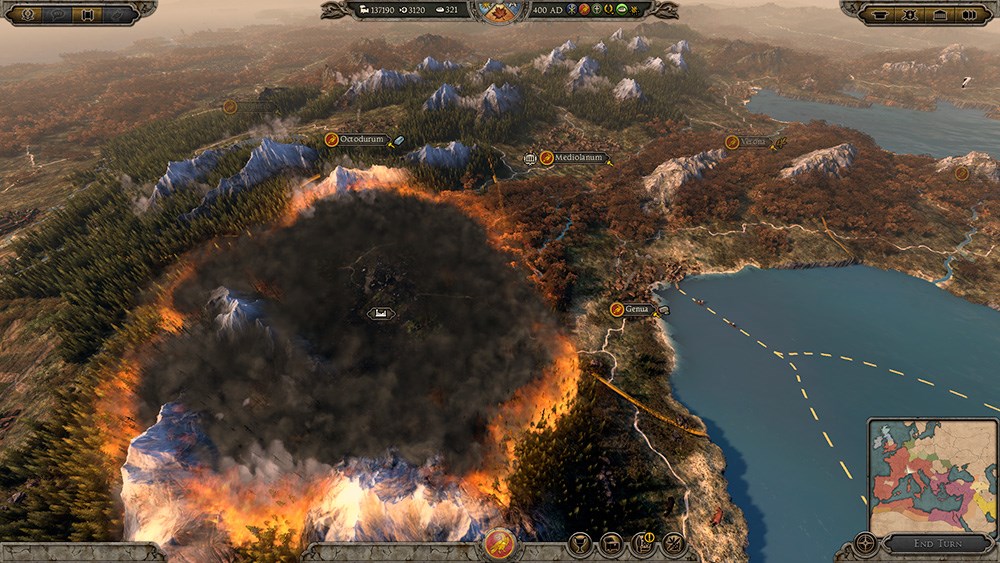The width and height of the screenshot is (1000, 563).
Task: Open the building icon in top-right bar
Action: [939, 15]
